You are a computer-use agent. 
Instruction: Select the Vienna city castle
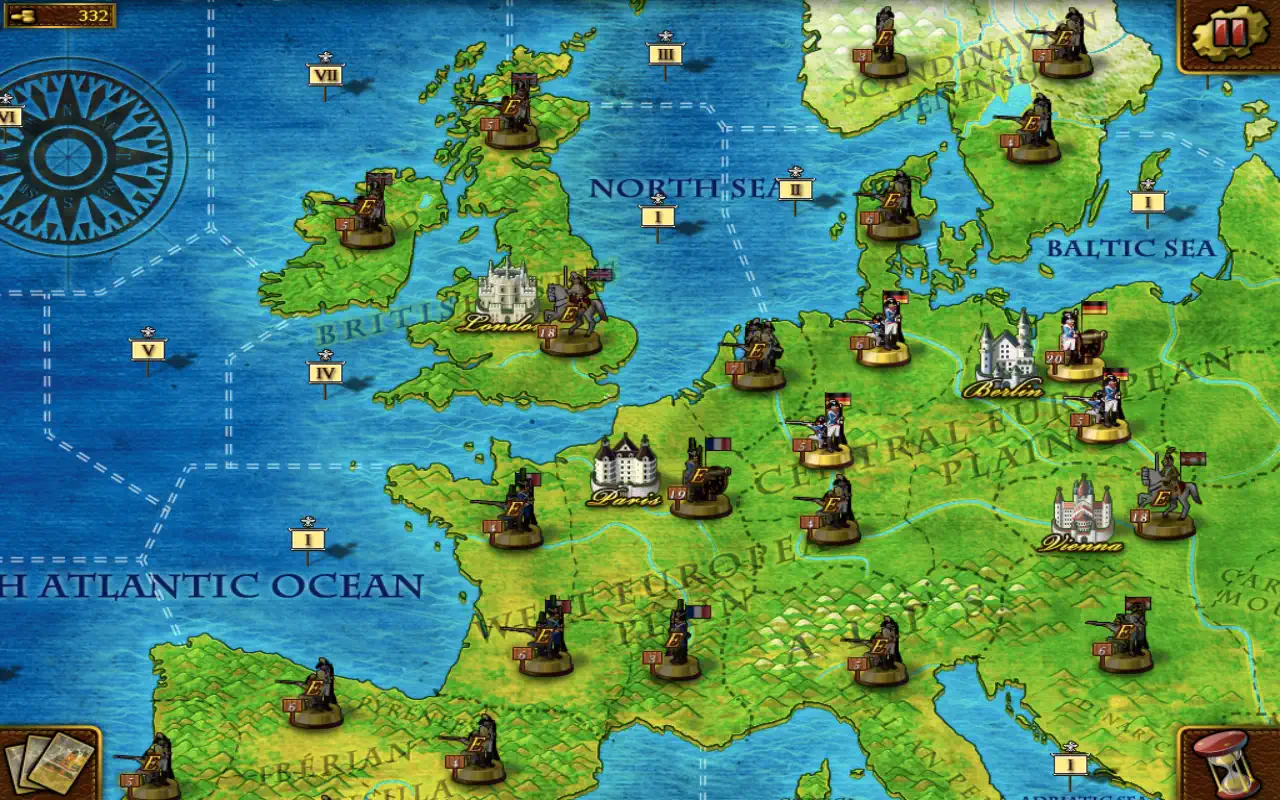tap(1081, 513)
